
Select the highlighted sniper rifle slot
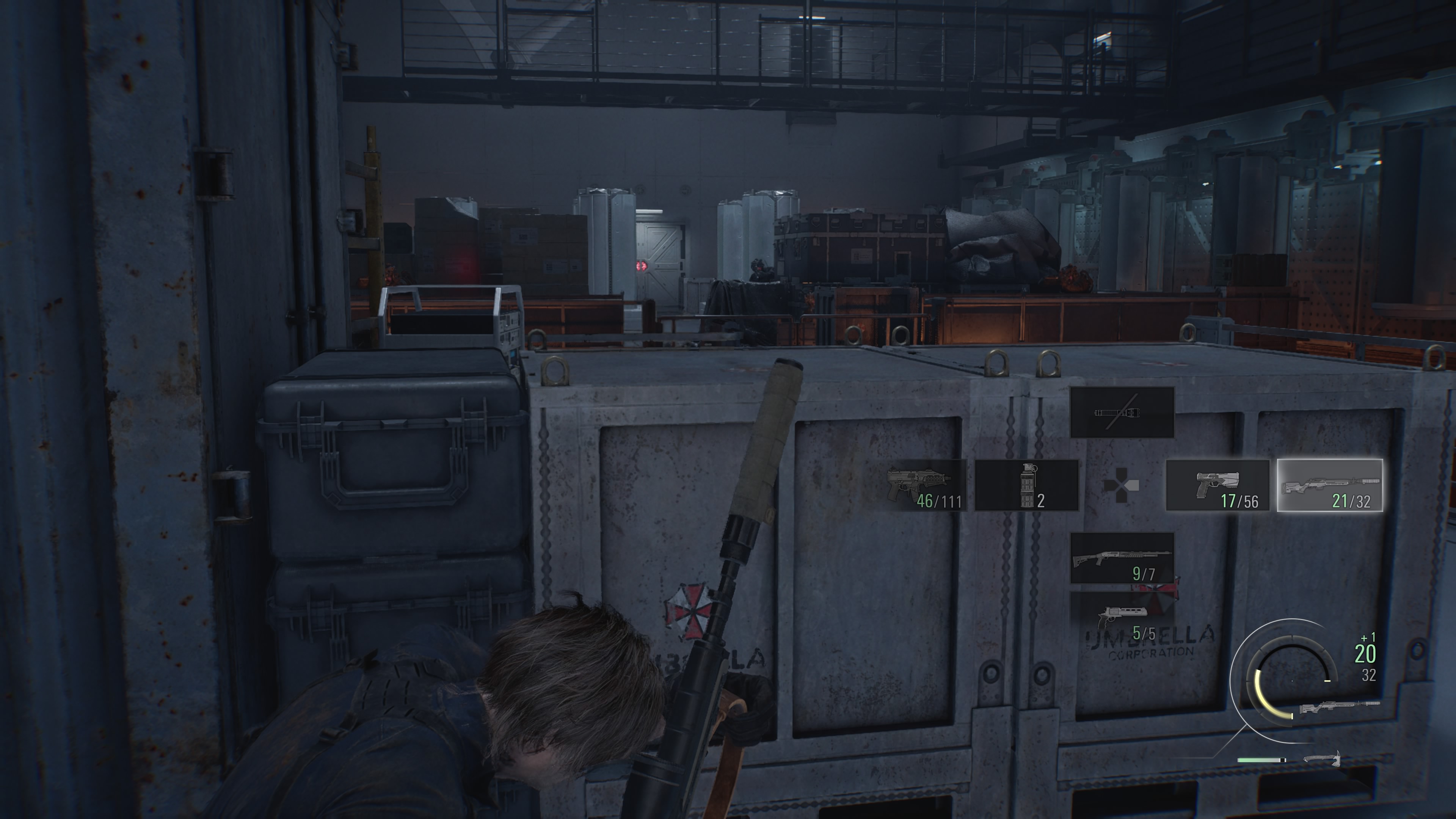pos(1329,485)
